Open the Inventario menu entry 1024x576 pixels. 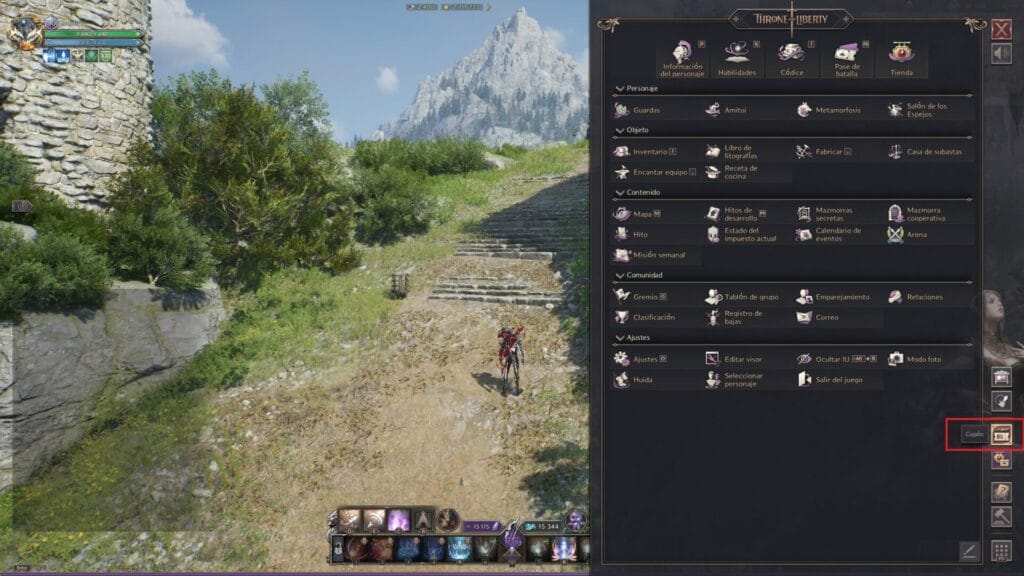(647, 152)
